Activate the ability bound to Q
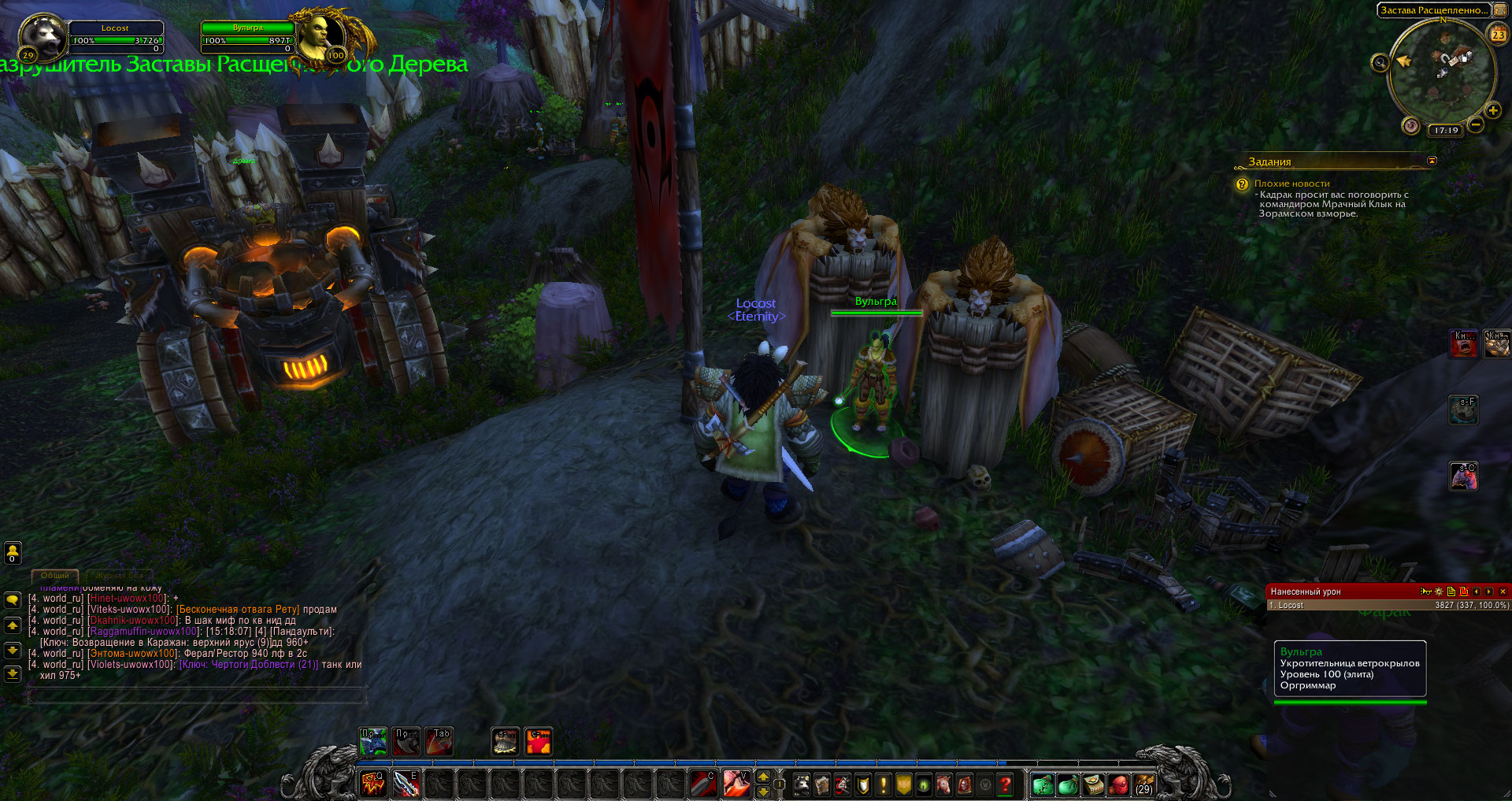This screenshot has height=801, width=1512. point(372,783)
